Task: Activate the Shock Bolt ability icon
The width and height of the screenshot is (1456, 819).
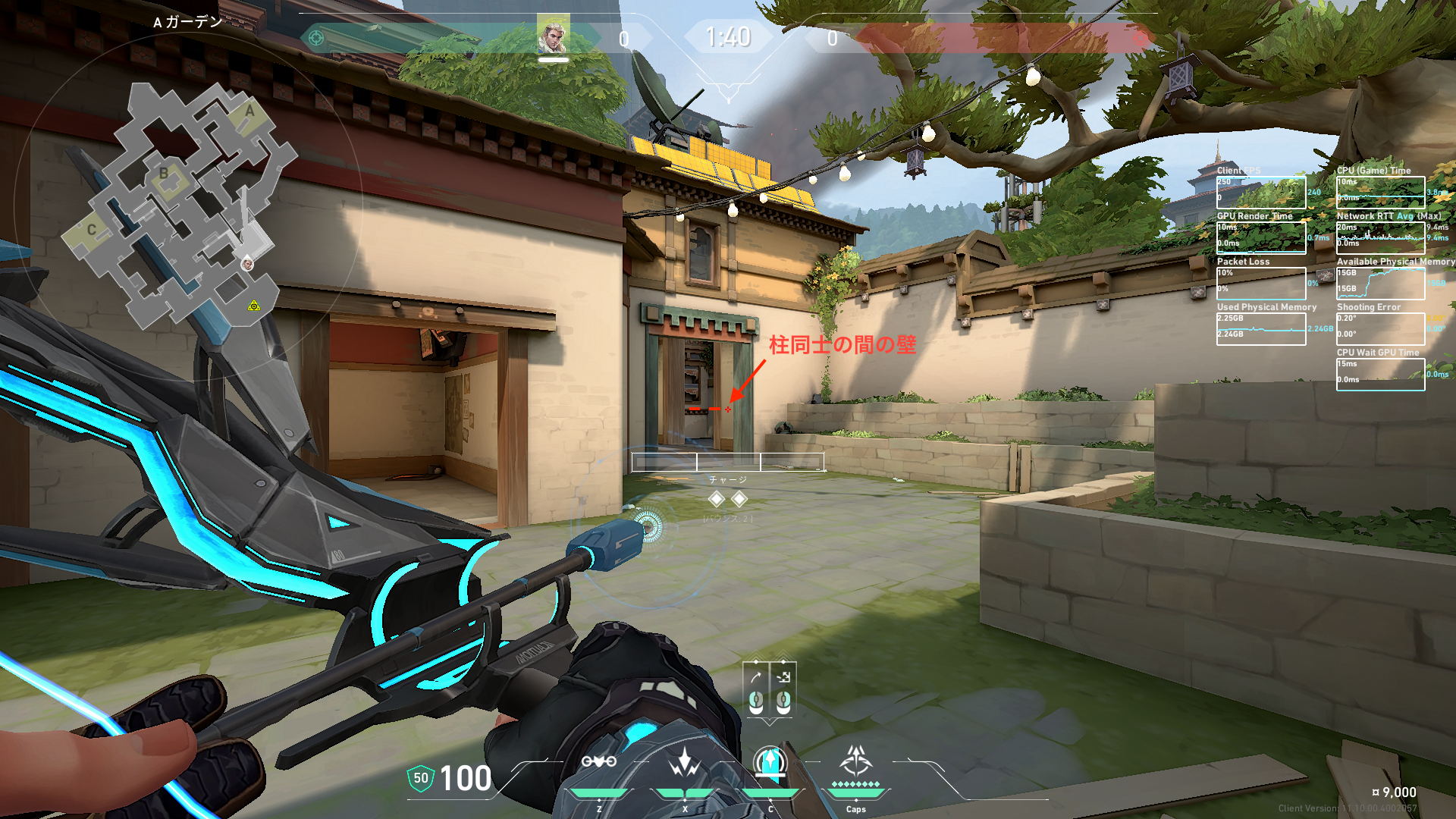Action: [x=685, y=762]
